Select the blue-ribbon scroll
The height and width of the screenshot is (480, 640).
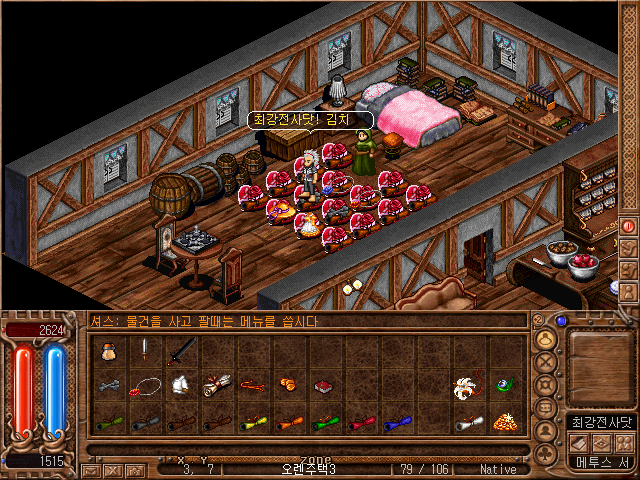(x=394, y=422)
